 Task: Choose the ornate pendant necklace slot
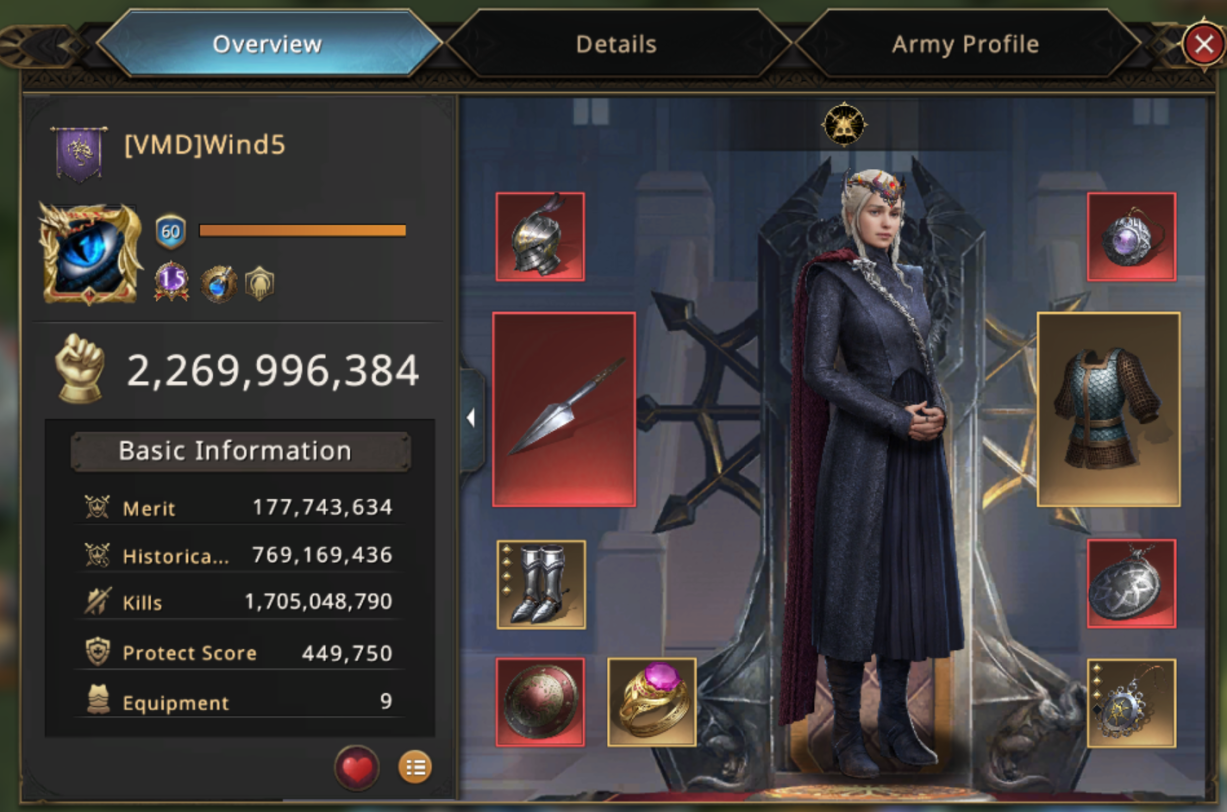pyautogui.click(x=1131, y=703)
